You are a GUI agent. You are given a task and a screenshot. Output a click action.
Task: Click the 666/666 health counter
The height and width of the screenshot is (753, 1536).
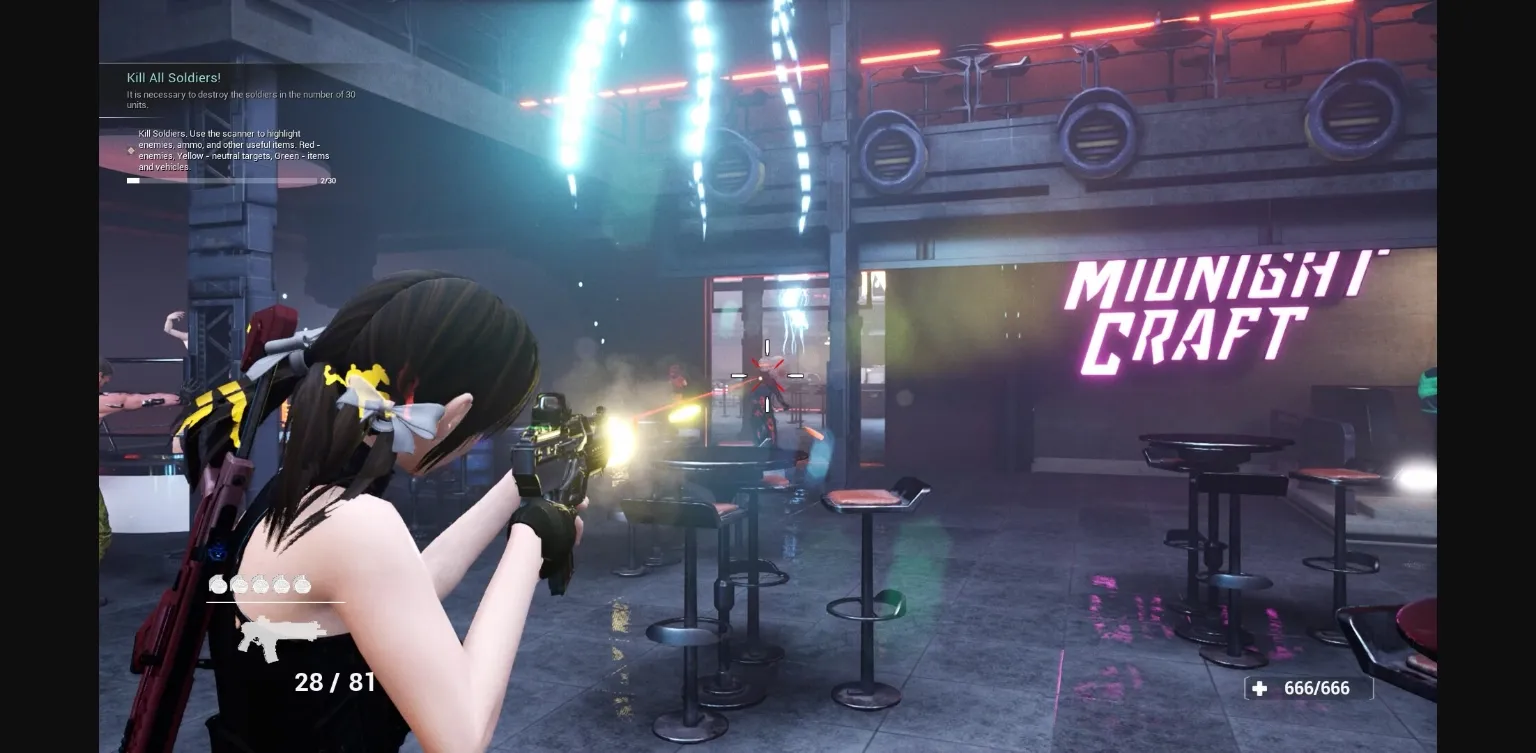(x=1315, y=688)
